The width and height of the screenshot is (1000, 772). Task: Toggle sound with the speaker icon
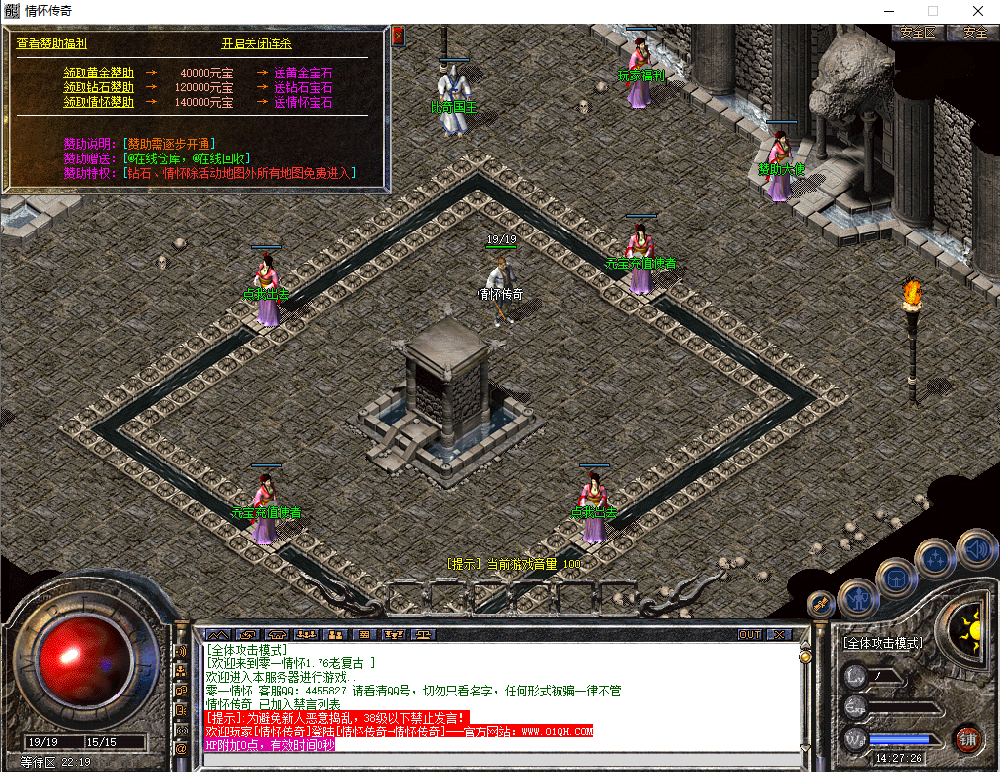pyautogui.click(x=974, y=548)
